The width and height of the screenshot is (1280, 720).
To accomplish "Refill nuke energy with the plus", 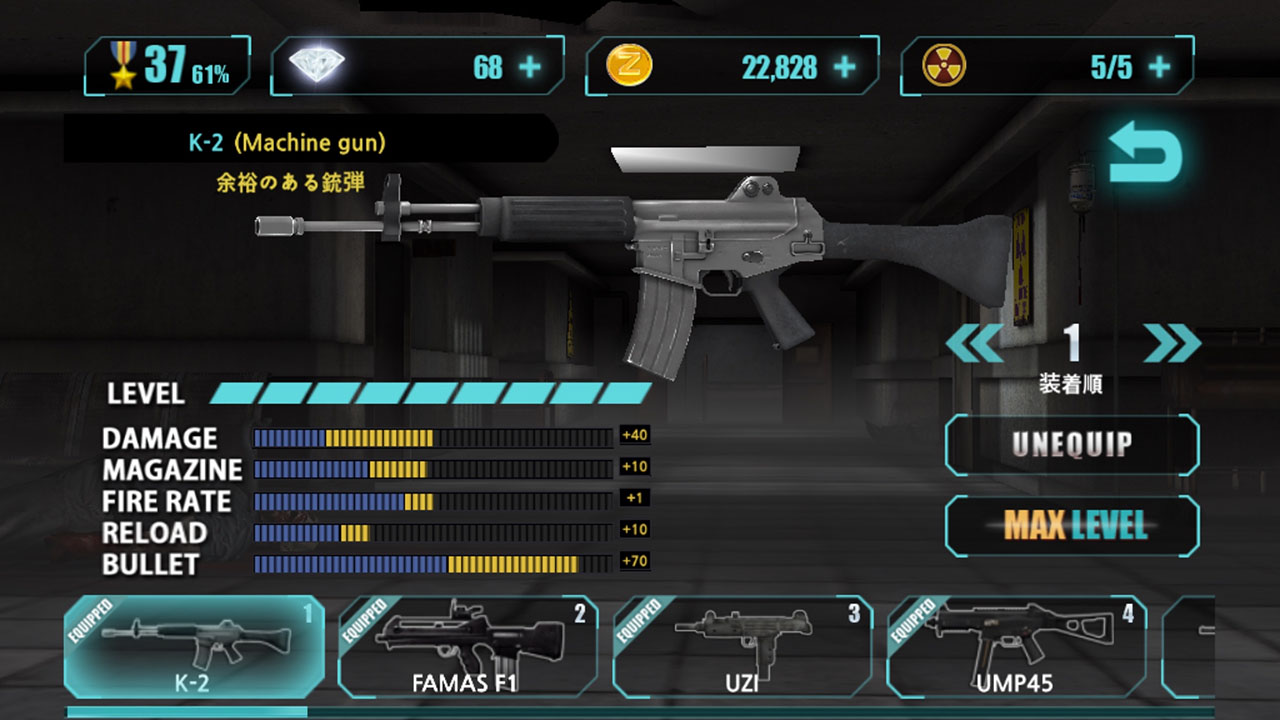I will 1159,67.
